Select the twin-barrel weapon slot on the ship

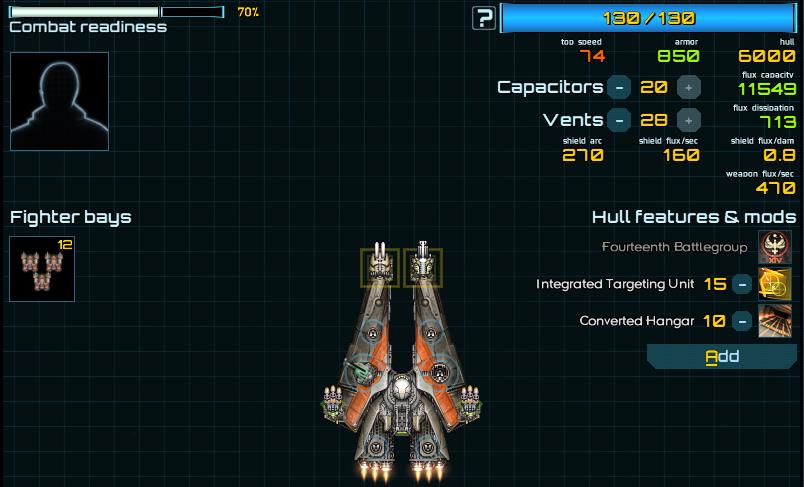[380, 267]
